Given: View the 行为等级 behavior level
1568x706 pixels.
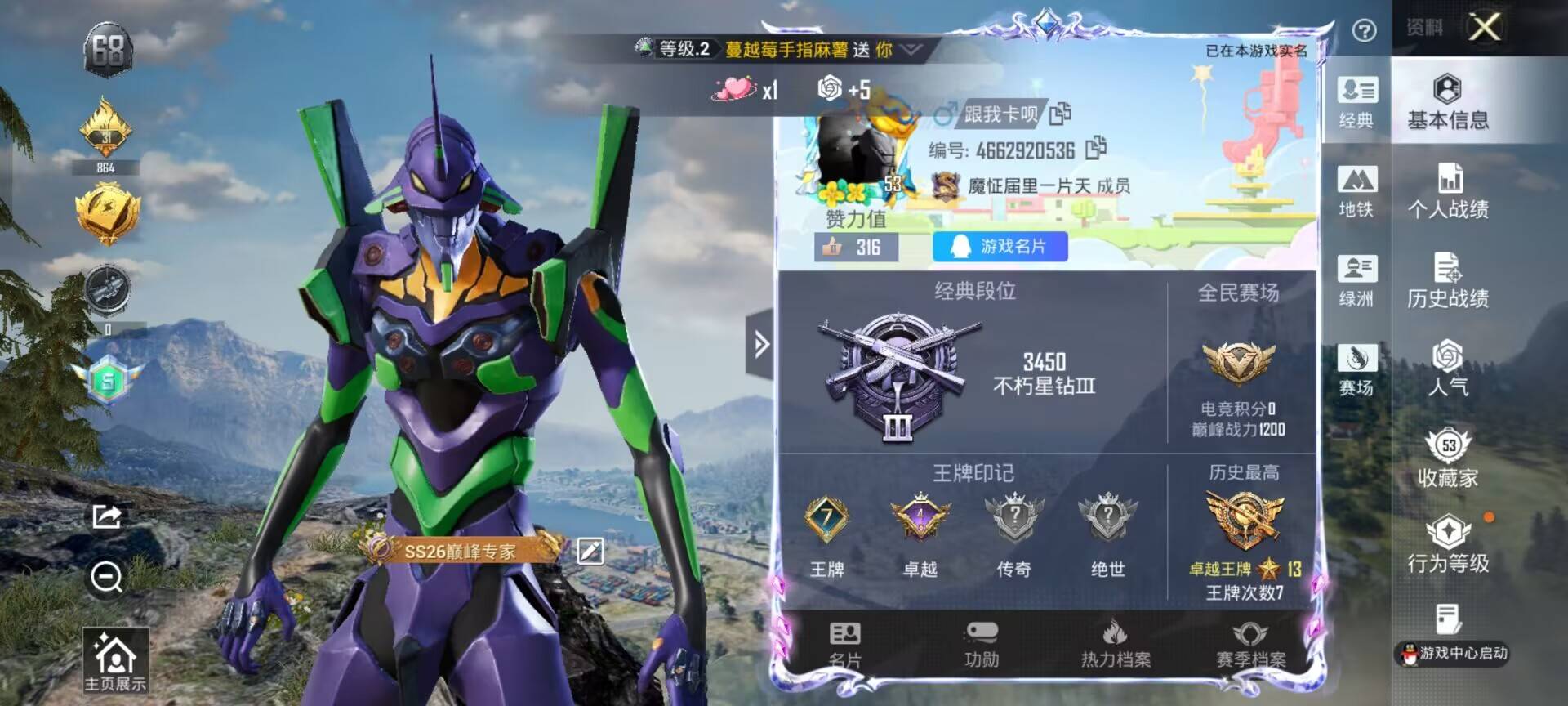Looking at the screenshot, I should tap(1447, 545).
